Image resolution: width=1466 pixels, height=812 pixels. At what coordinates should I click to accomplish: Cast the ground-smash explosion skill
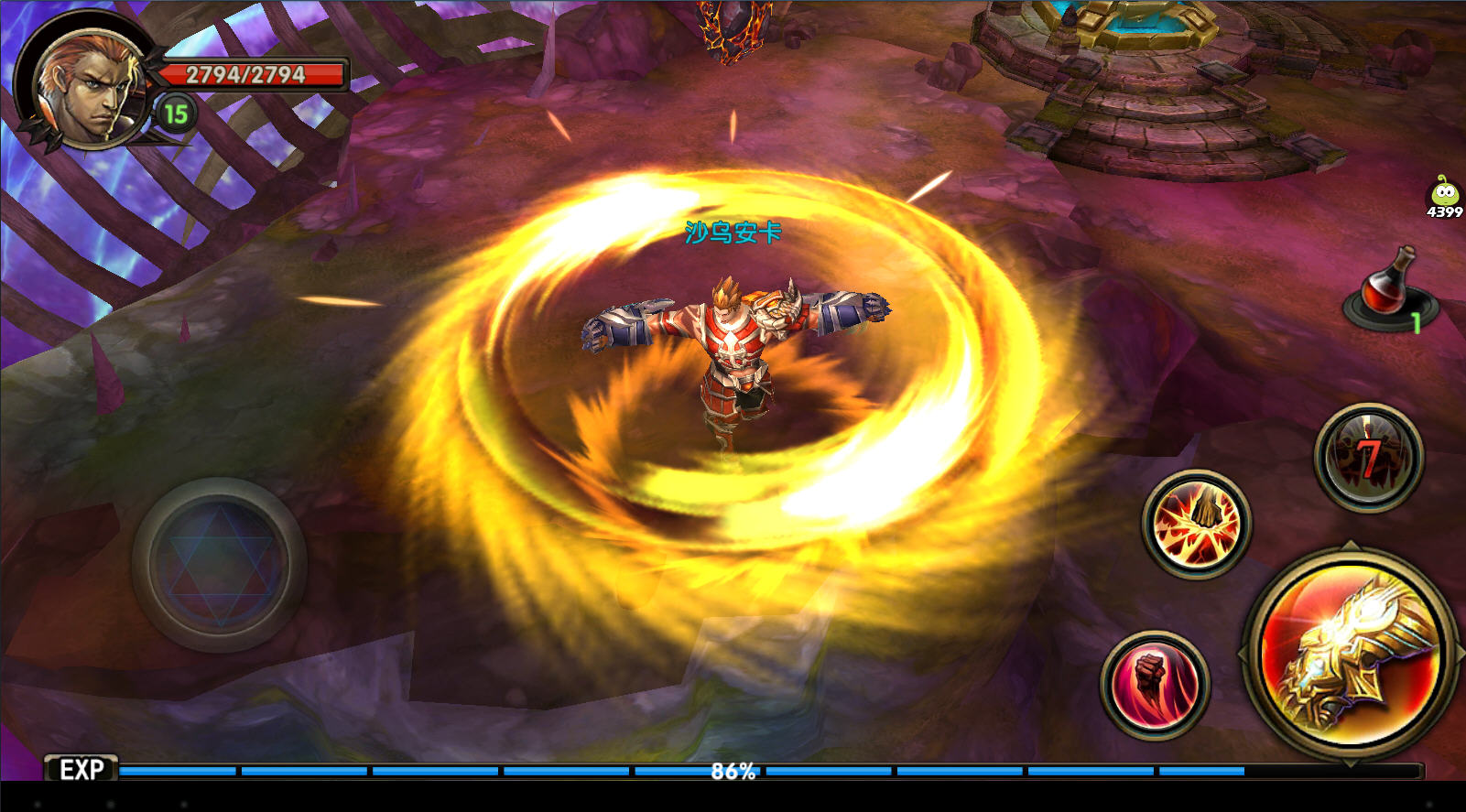(1196, 523)
